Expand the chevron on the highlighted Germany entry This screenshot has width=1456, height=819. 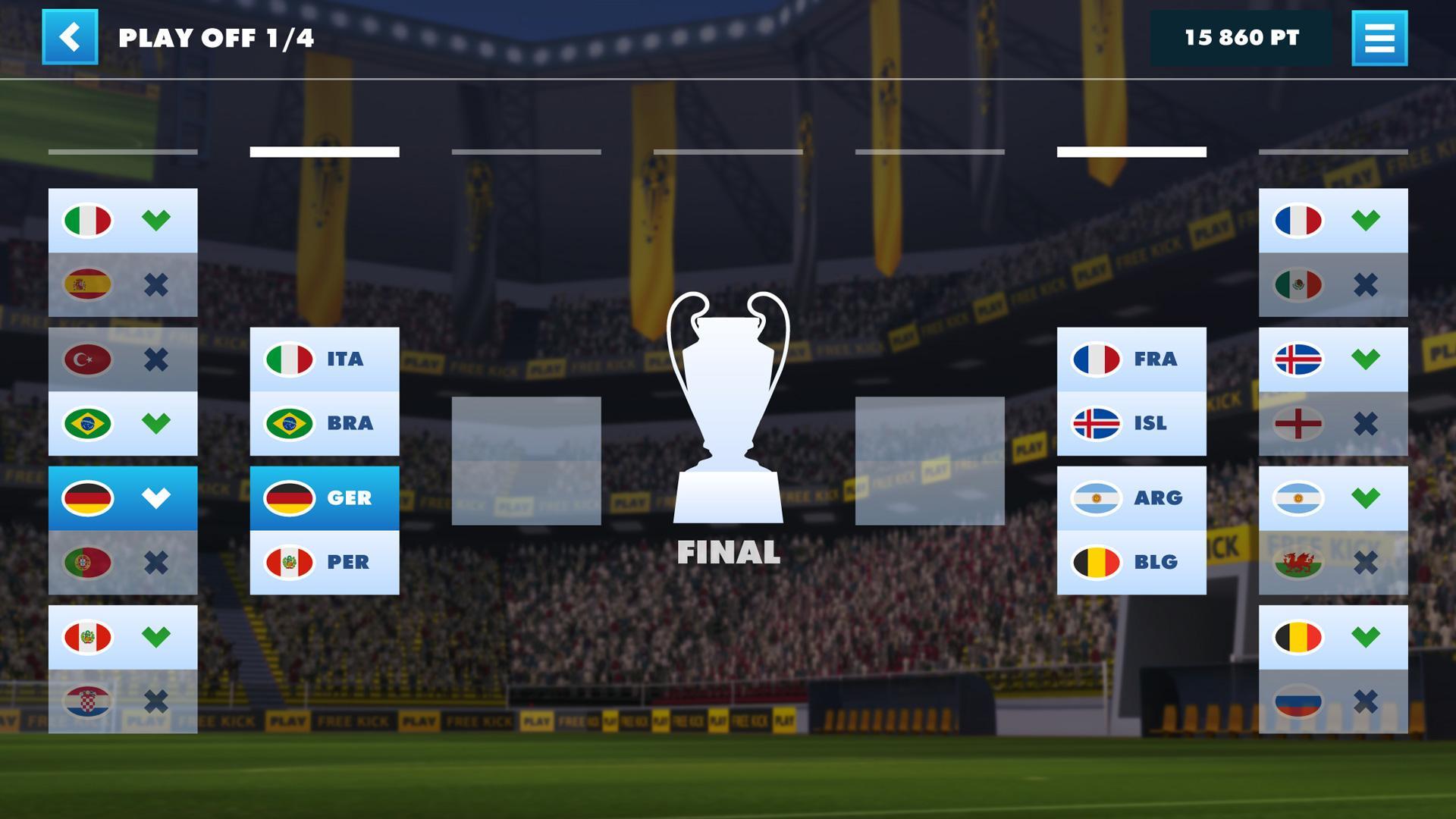(x=157, y=499)
